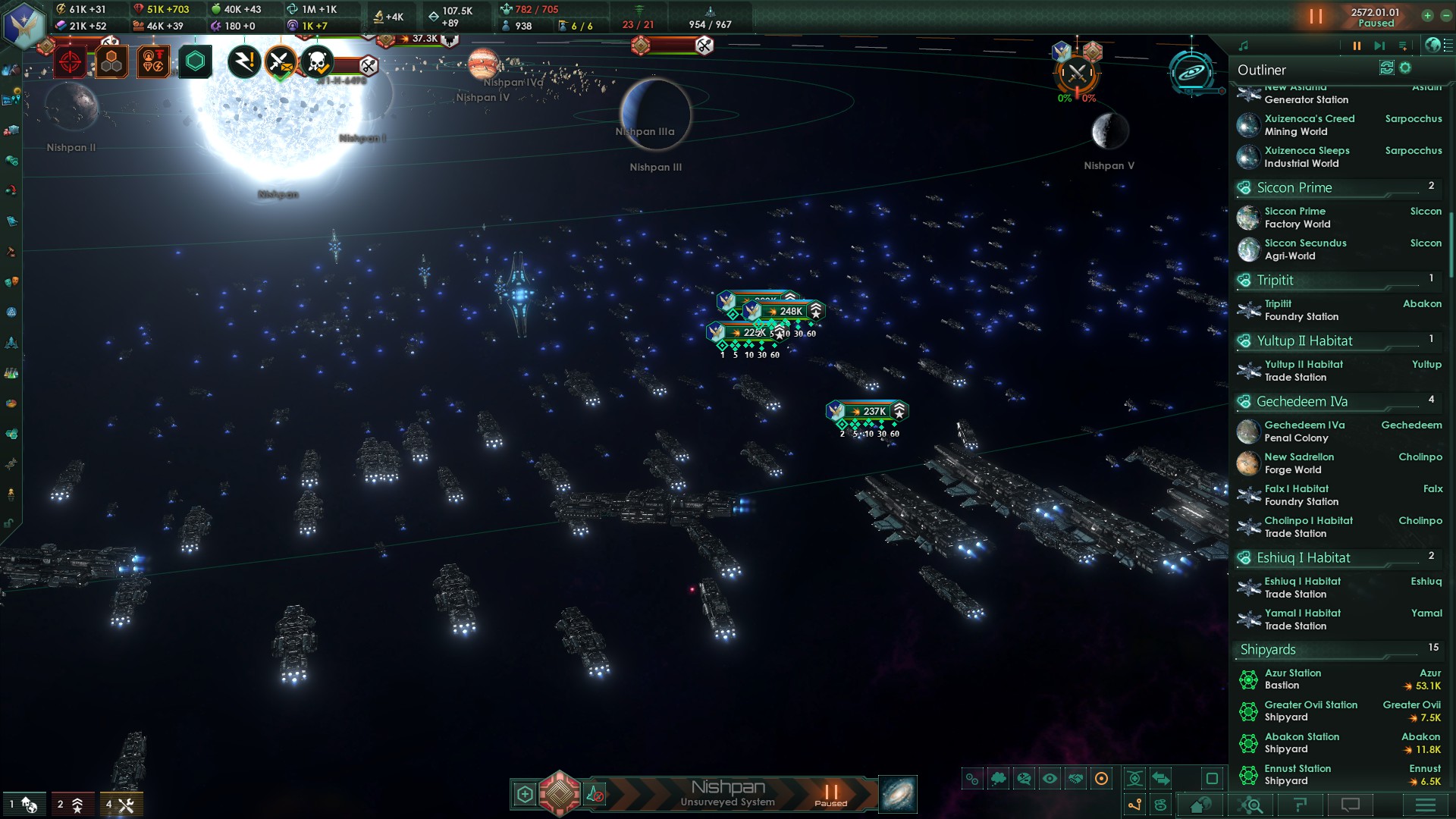Switch to the galaxy map view

(x=897, y=794)
